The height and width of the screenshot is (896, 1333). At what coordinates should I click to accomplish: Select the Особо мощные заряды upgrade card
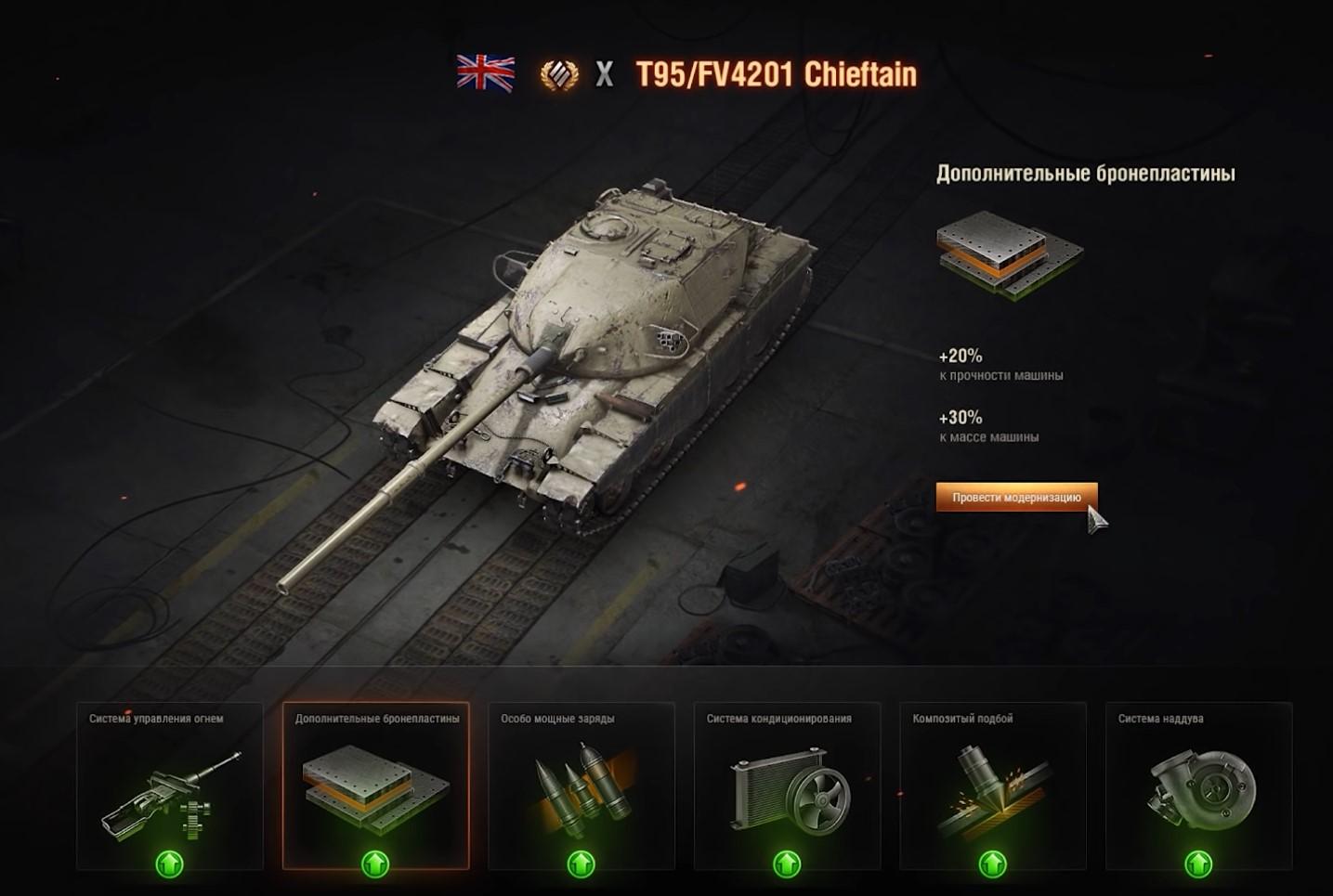pyautogui.click(x=582, y=786)
